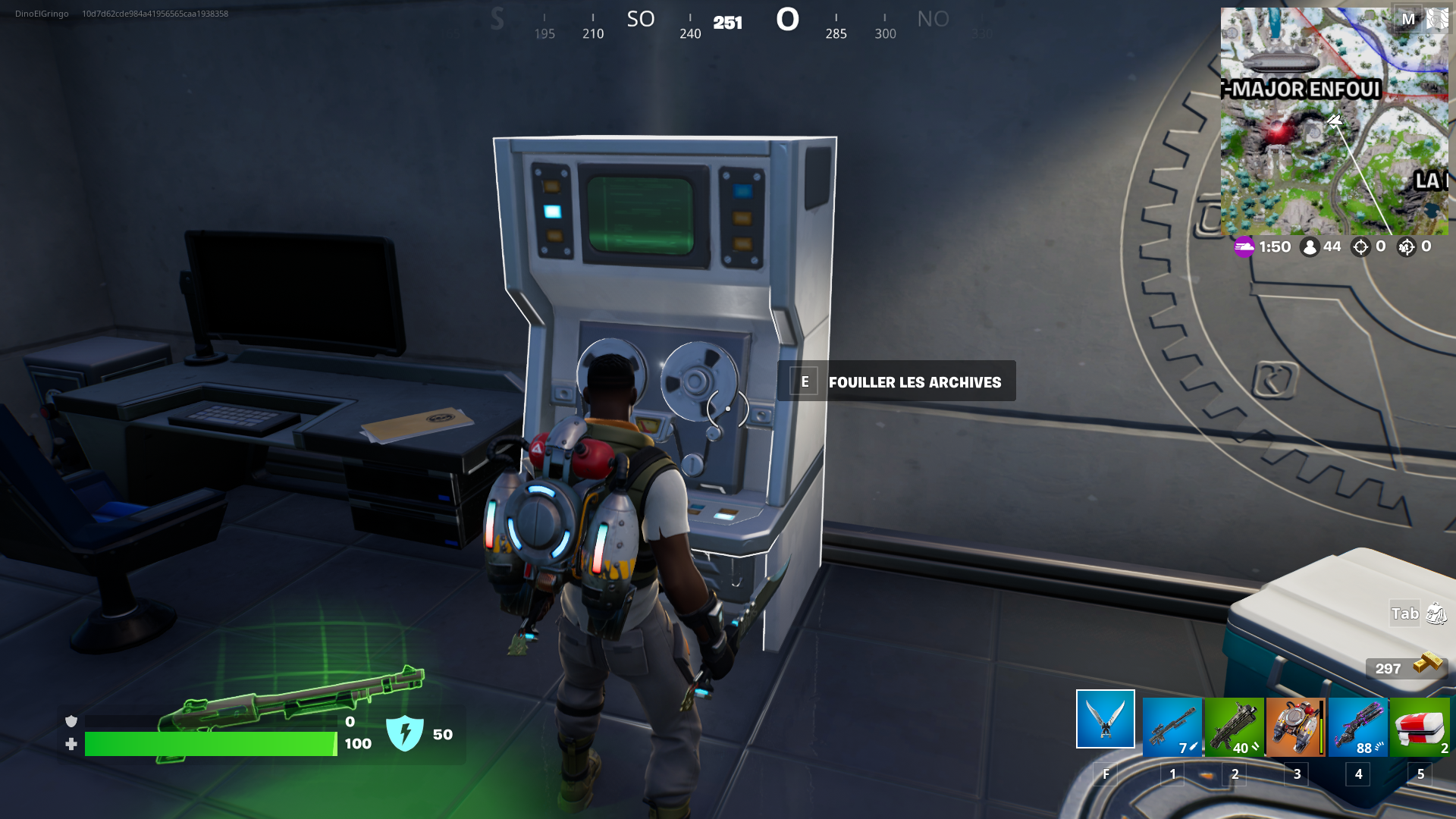Click the squad eliminations crosshair icon

pos(1408,246)
